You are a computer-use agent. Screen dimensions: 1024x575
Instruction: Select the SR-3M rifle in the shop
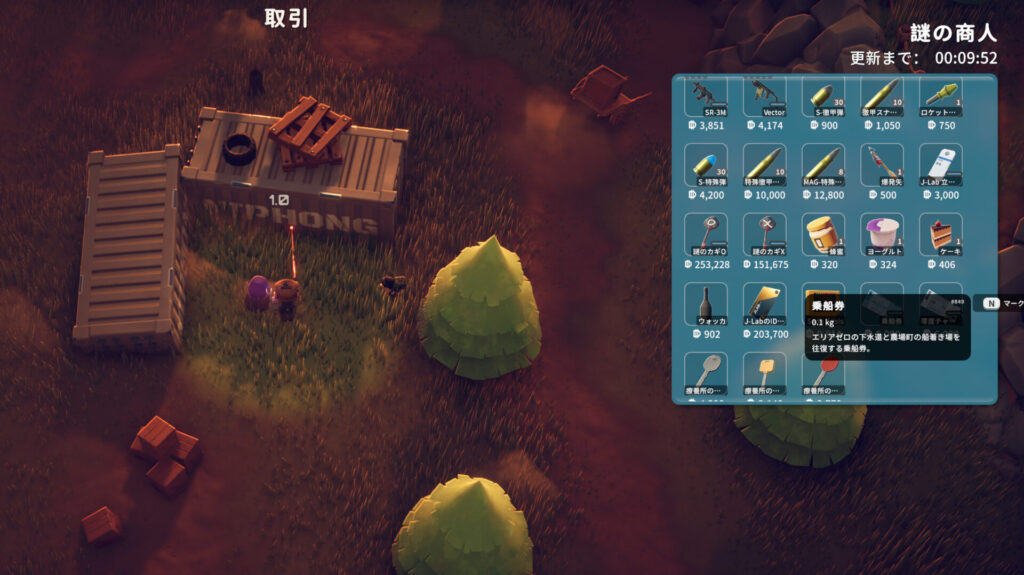[707, 97]
